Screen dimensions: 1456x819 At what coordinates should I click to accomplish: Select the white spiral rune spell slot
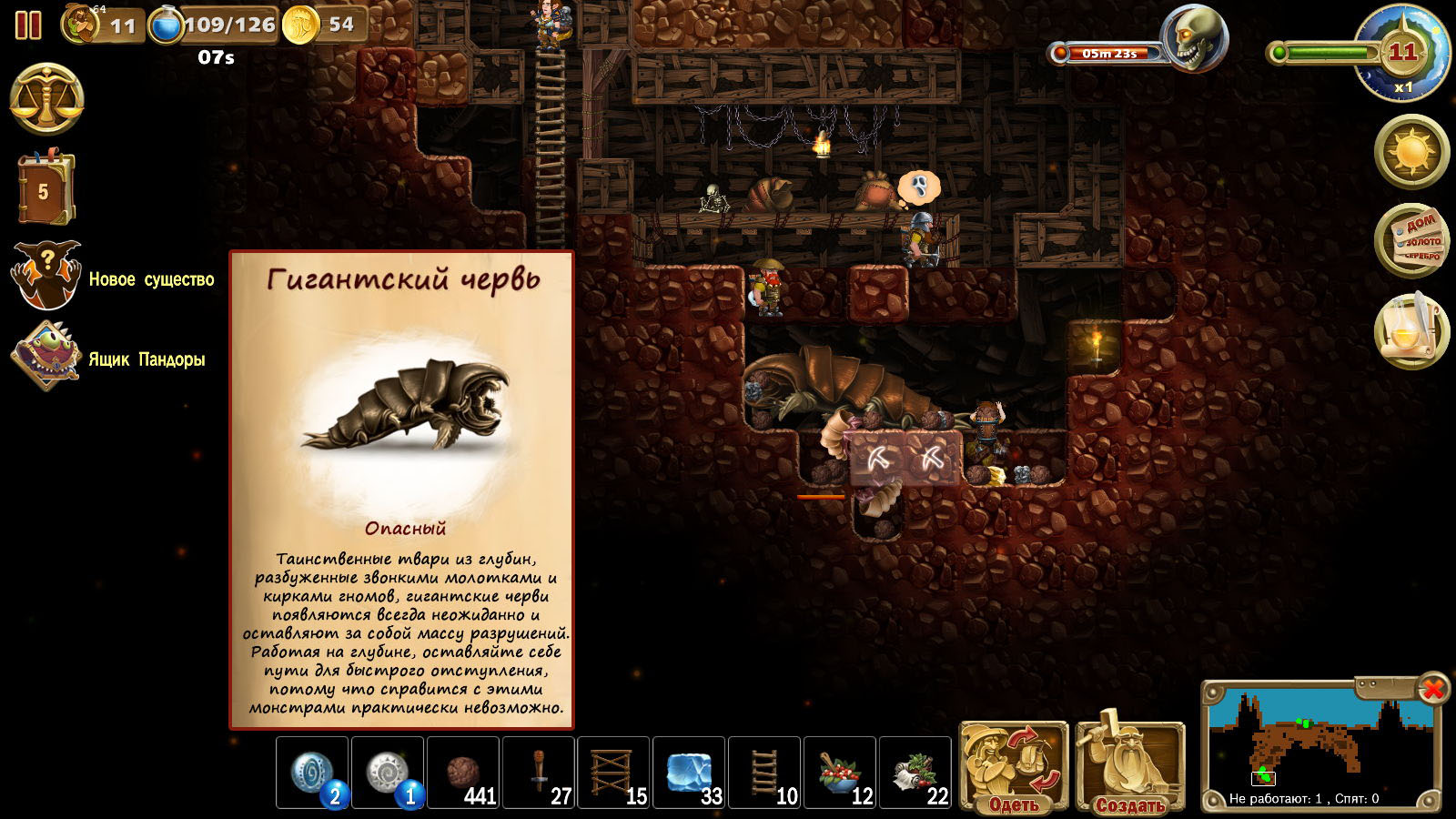pyautogui.click(x=388, y=773)
